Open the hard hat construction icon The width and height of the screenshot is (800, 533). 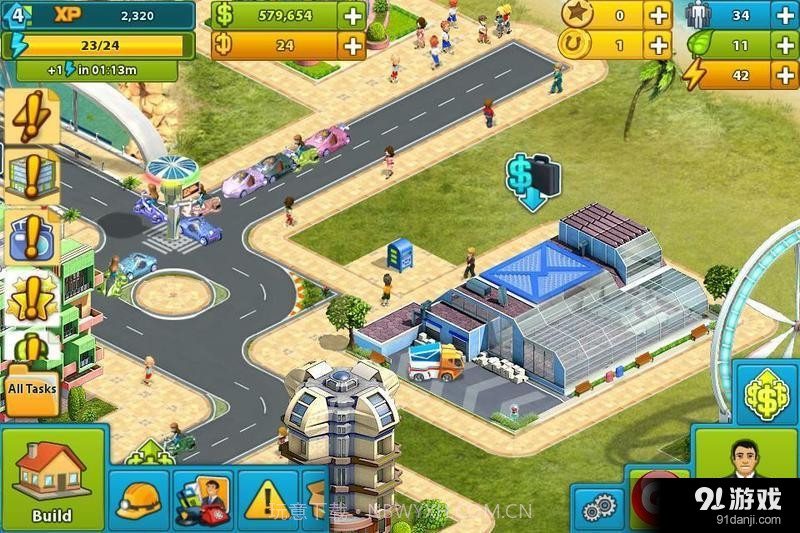[140, 499]
